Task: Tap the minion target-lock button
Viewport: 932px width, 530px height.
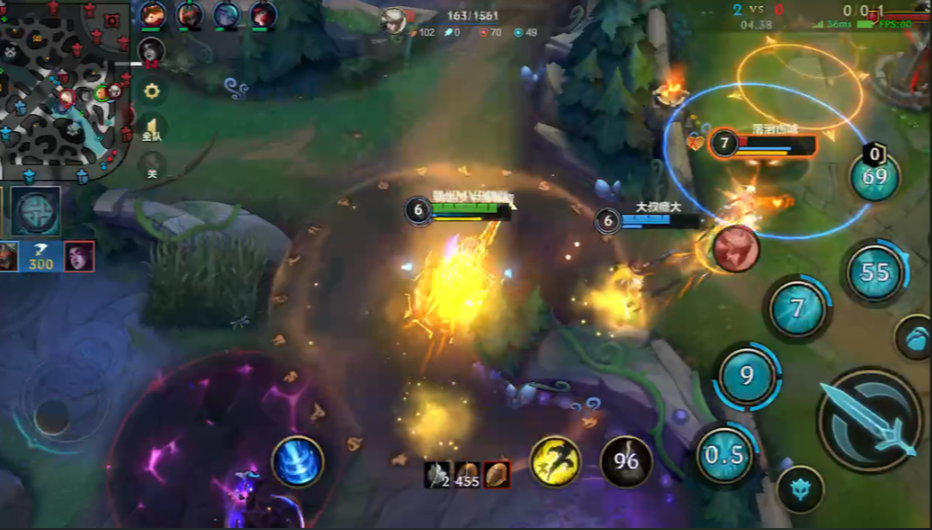Action: [800, 489]
